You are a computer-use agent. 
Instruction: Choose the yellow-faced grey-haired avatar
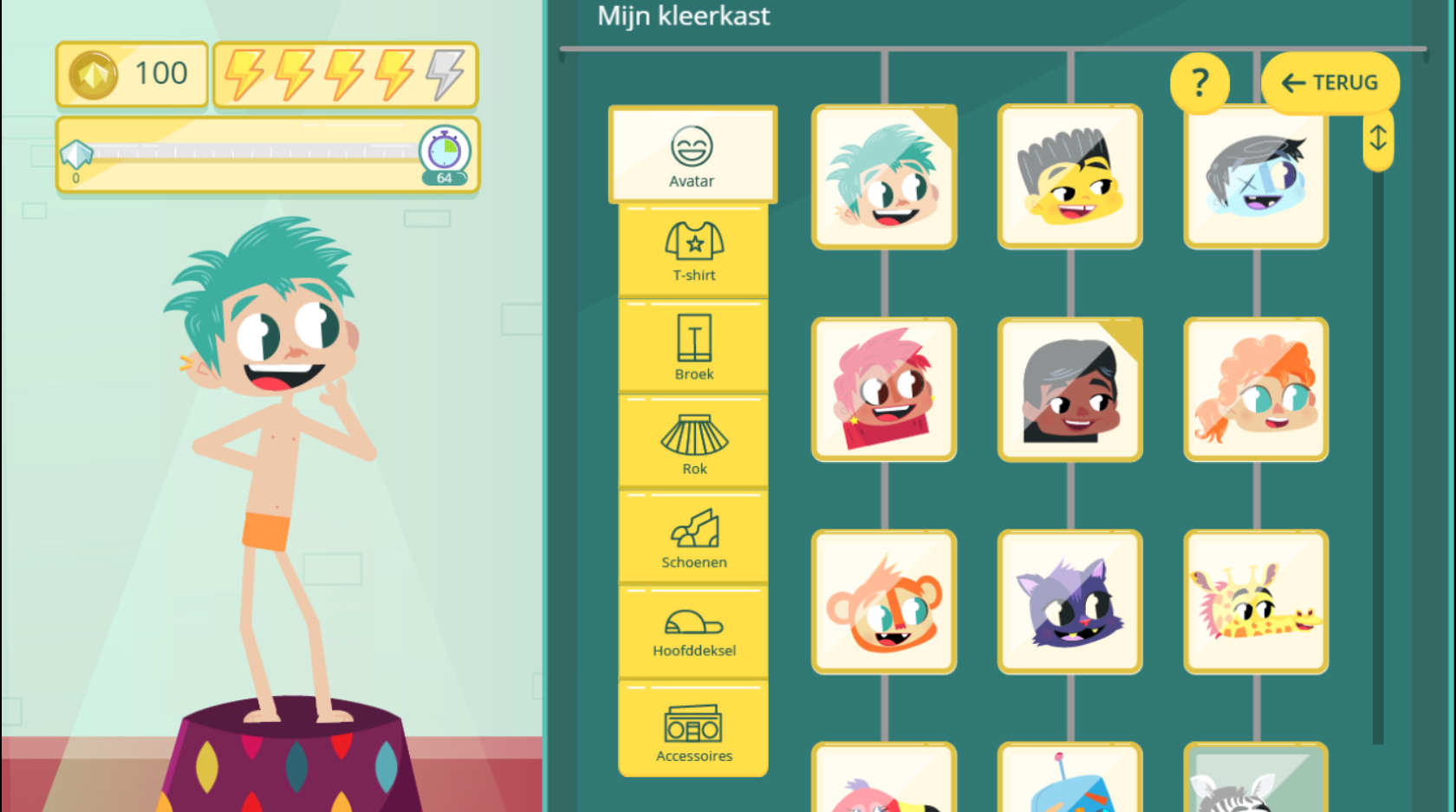pos(1070,178)
